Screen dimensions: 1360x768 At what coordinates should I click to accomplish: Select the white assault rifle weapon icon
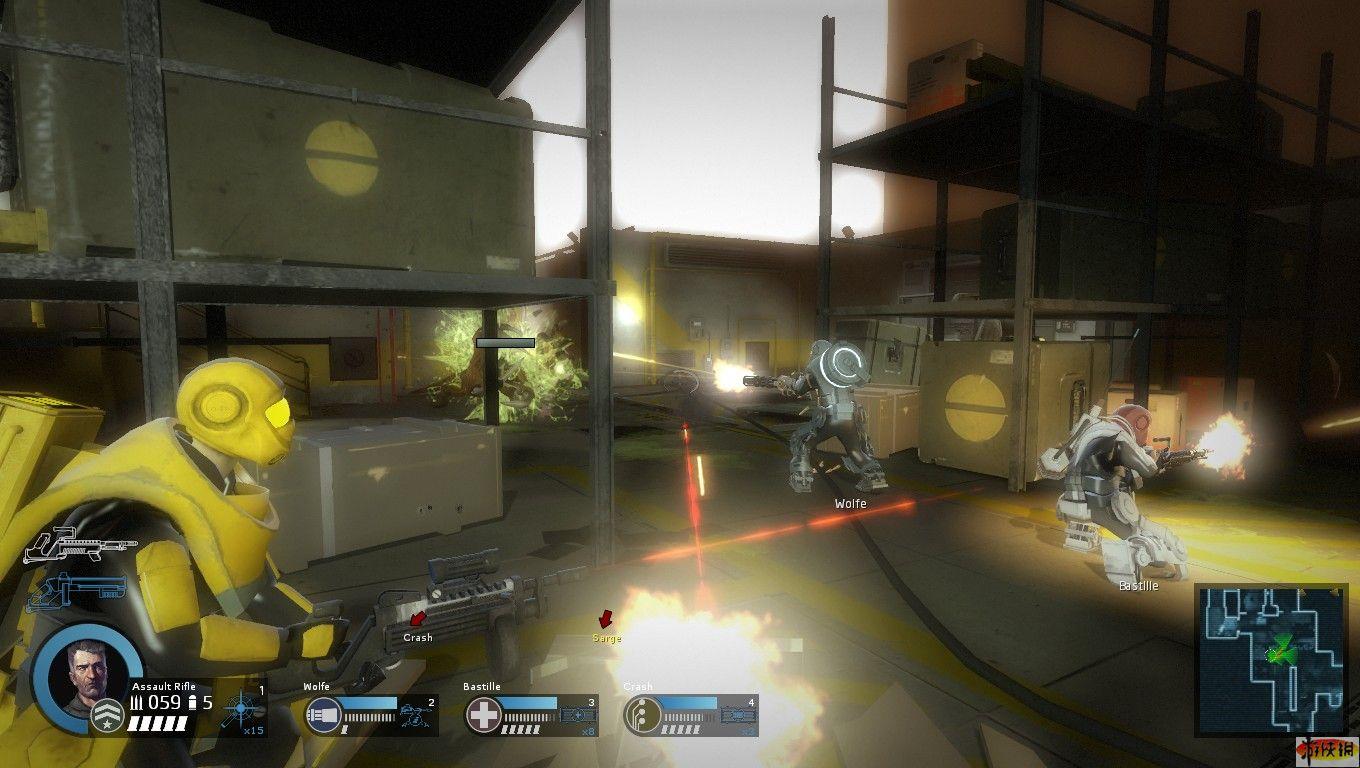[x=80, y=547]
